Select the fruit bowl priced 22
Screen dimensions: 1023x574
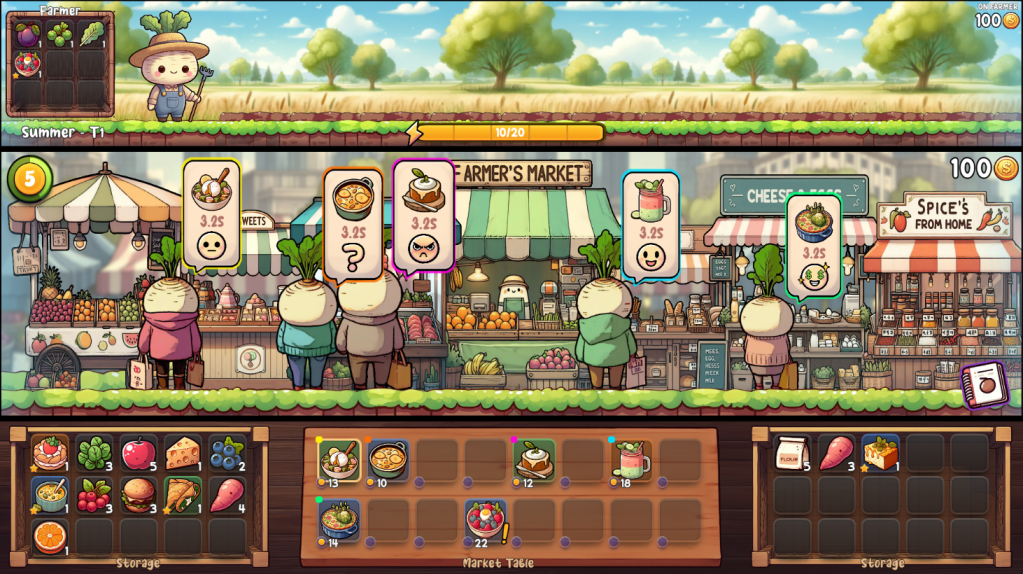click(485, 519)
